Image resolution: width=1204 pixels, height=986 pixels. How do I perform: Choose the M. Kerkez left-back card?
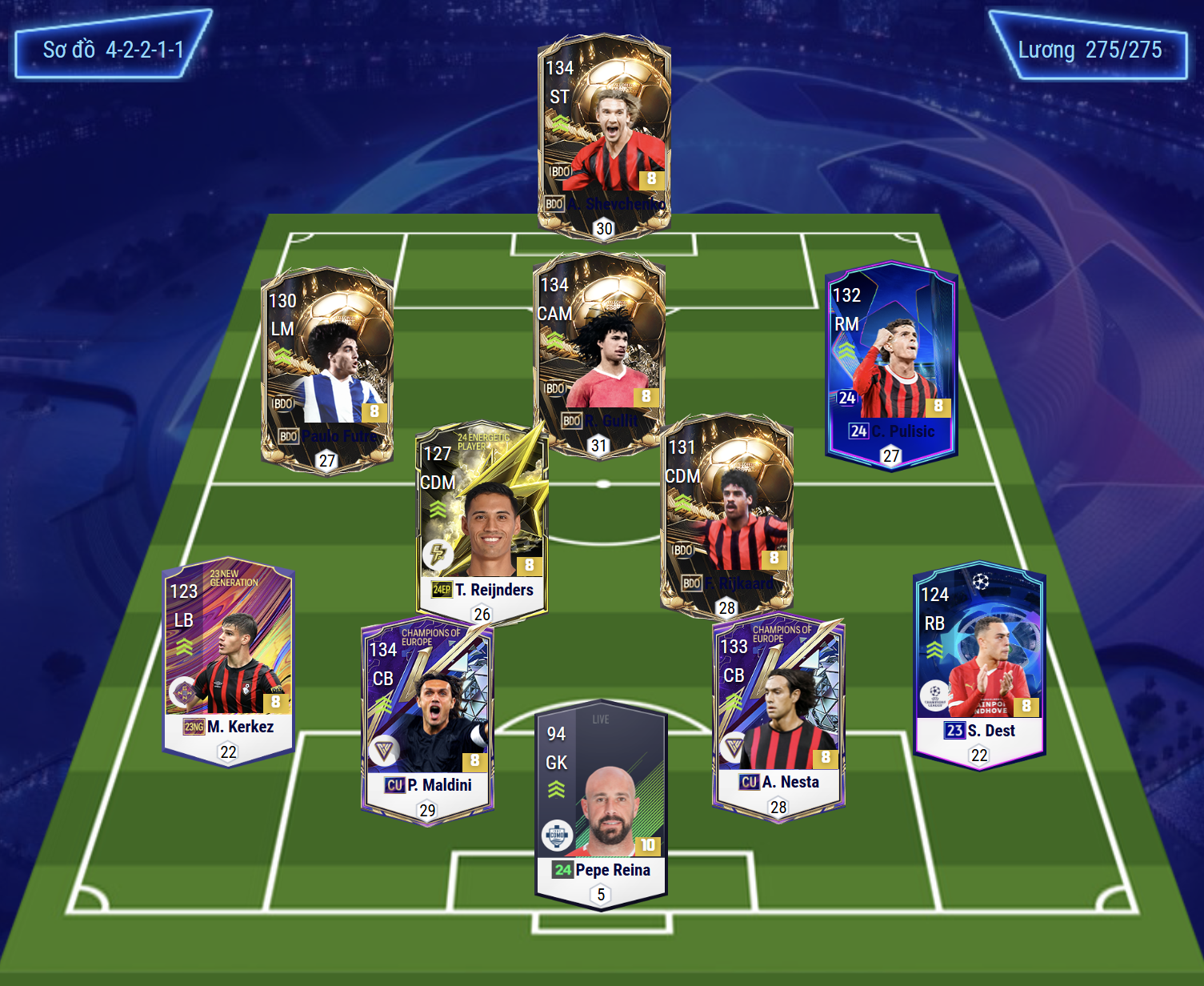coord(229,660)
